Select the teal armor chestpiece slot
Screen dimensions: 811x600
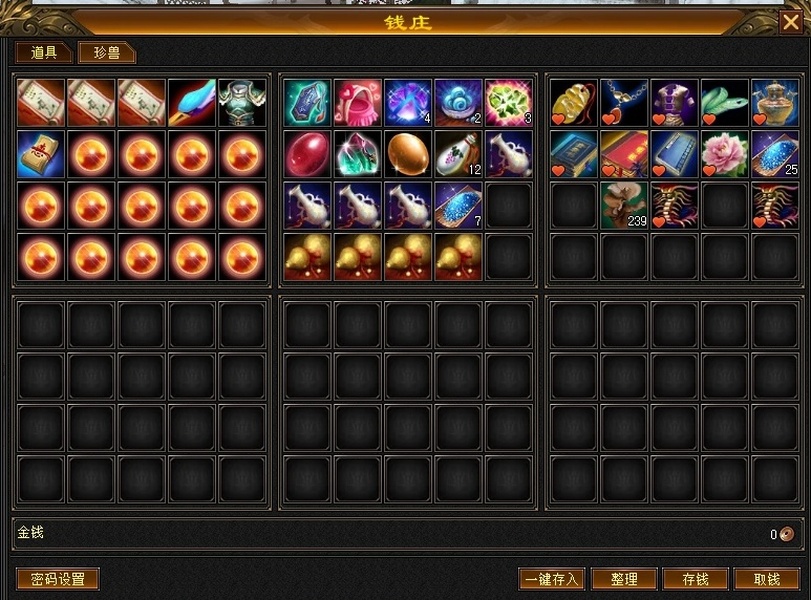[x=242, y=103]
